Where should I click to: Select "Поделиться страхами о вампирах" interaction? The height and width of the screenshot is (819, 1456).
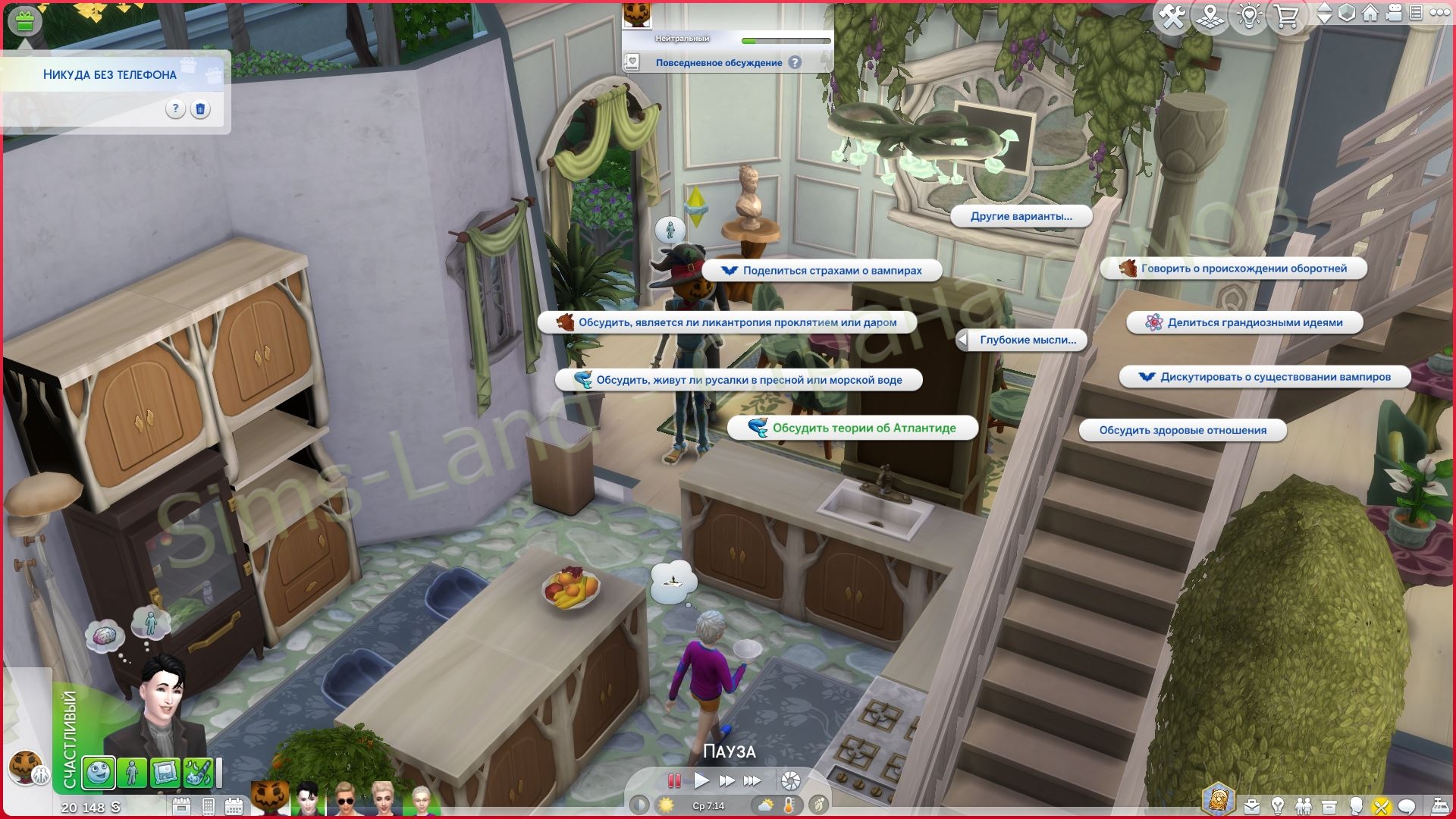click(x=822, y=271)
